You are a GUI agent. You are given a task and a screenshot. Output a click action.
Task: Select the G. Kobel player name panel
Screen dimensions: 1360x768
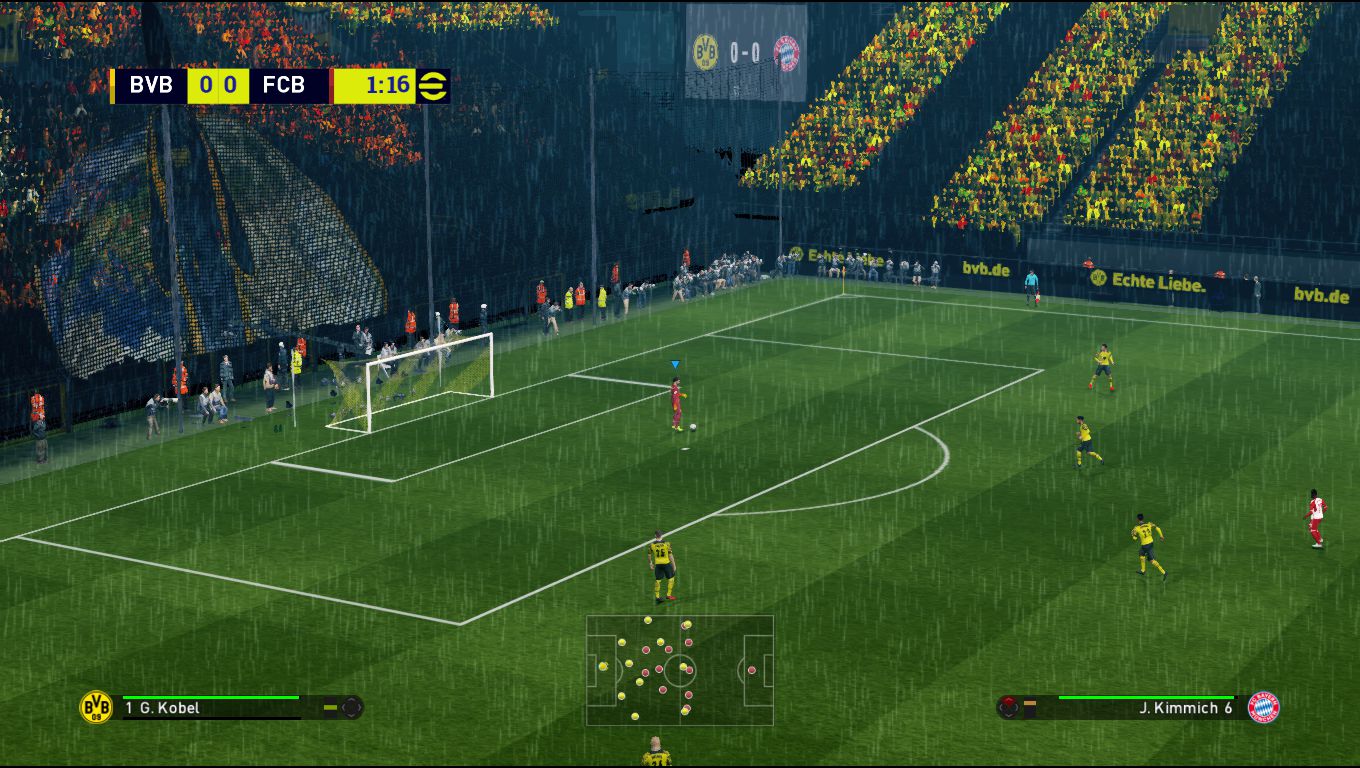[x=210, y=708]
